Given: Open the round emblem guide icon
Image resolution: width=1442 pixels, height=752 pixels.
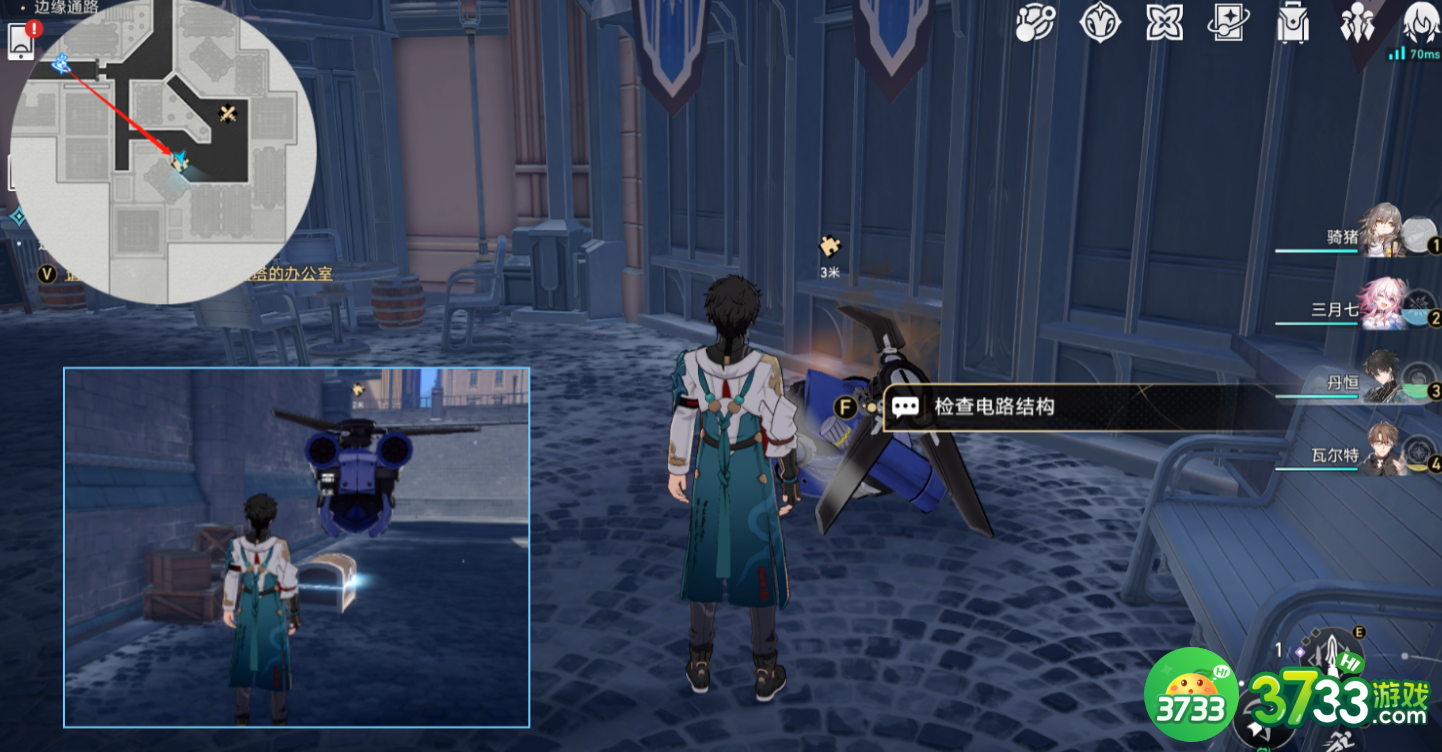Looking at the screenshot, I should pos(1099,22).
